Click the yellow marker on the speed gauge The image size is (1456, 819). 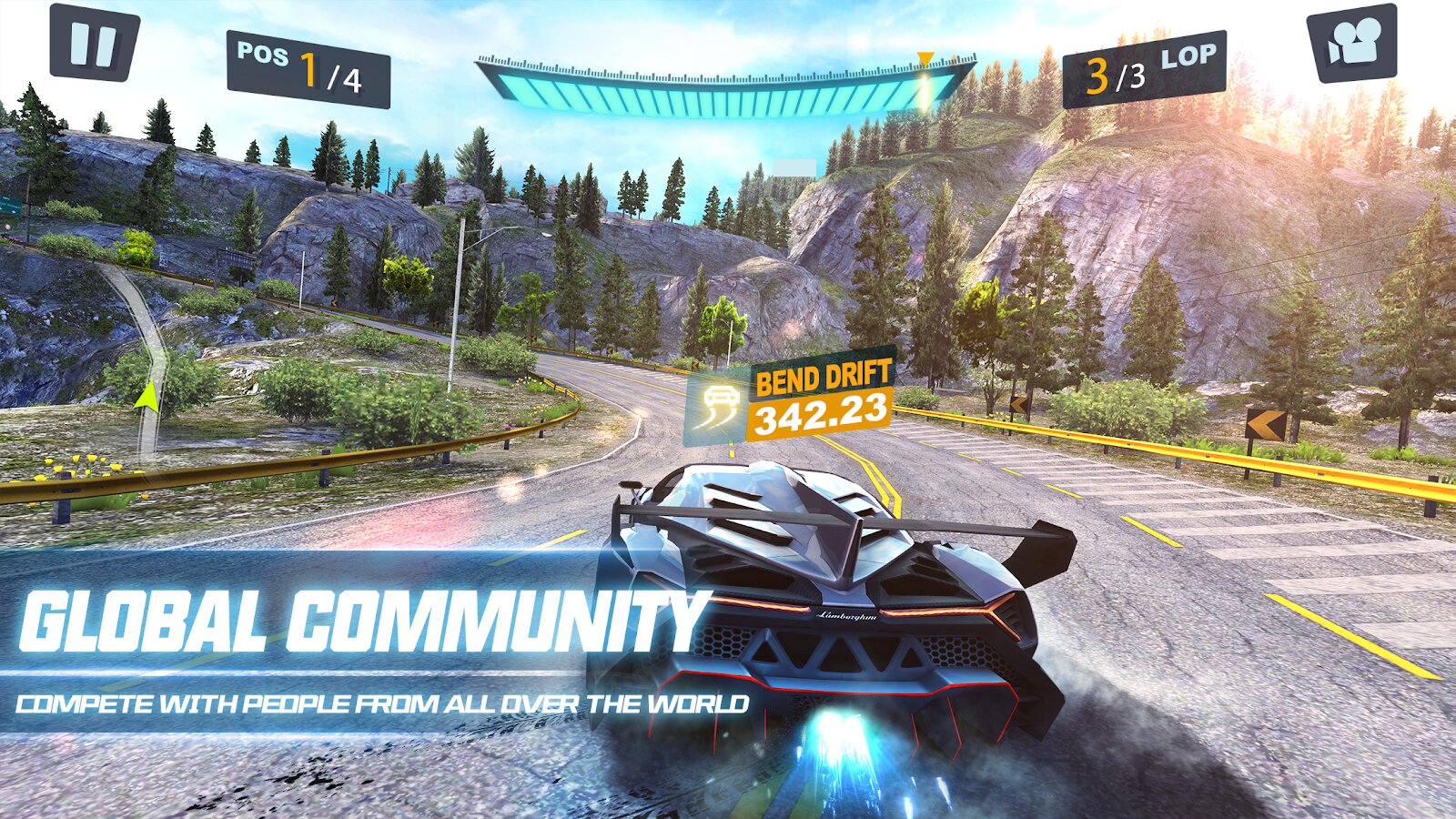point(925,57)
